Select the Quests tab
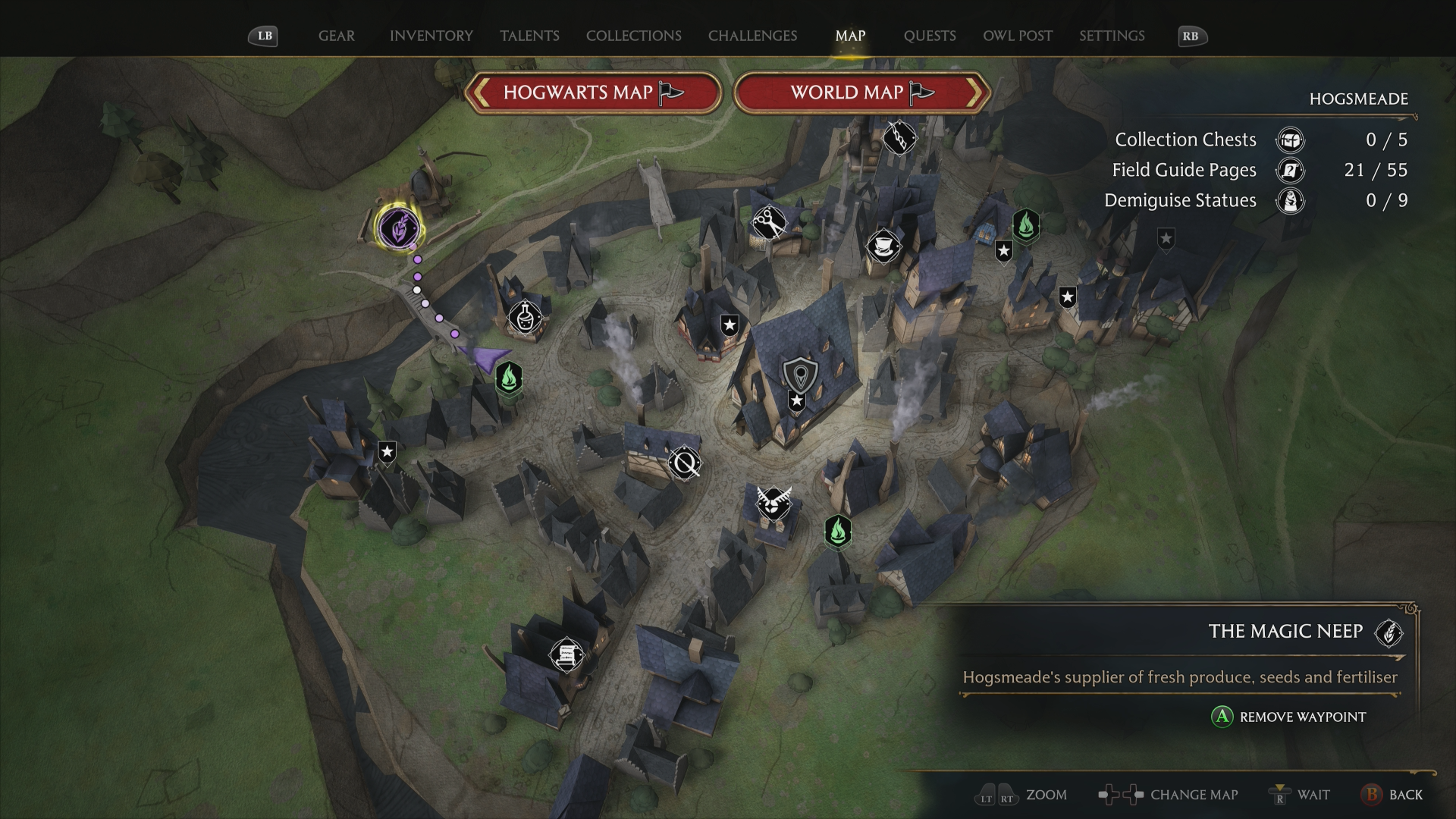This screenshot has height=819, width=1456. [x=929, y=36]
